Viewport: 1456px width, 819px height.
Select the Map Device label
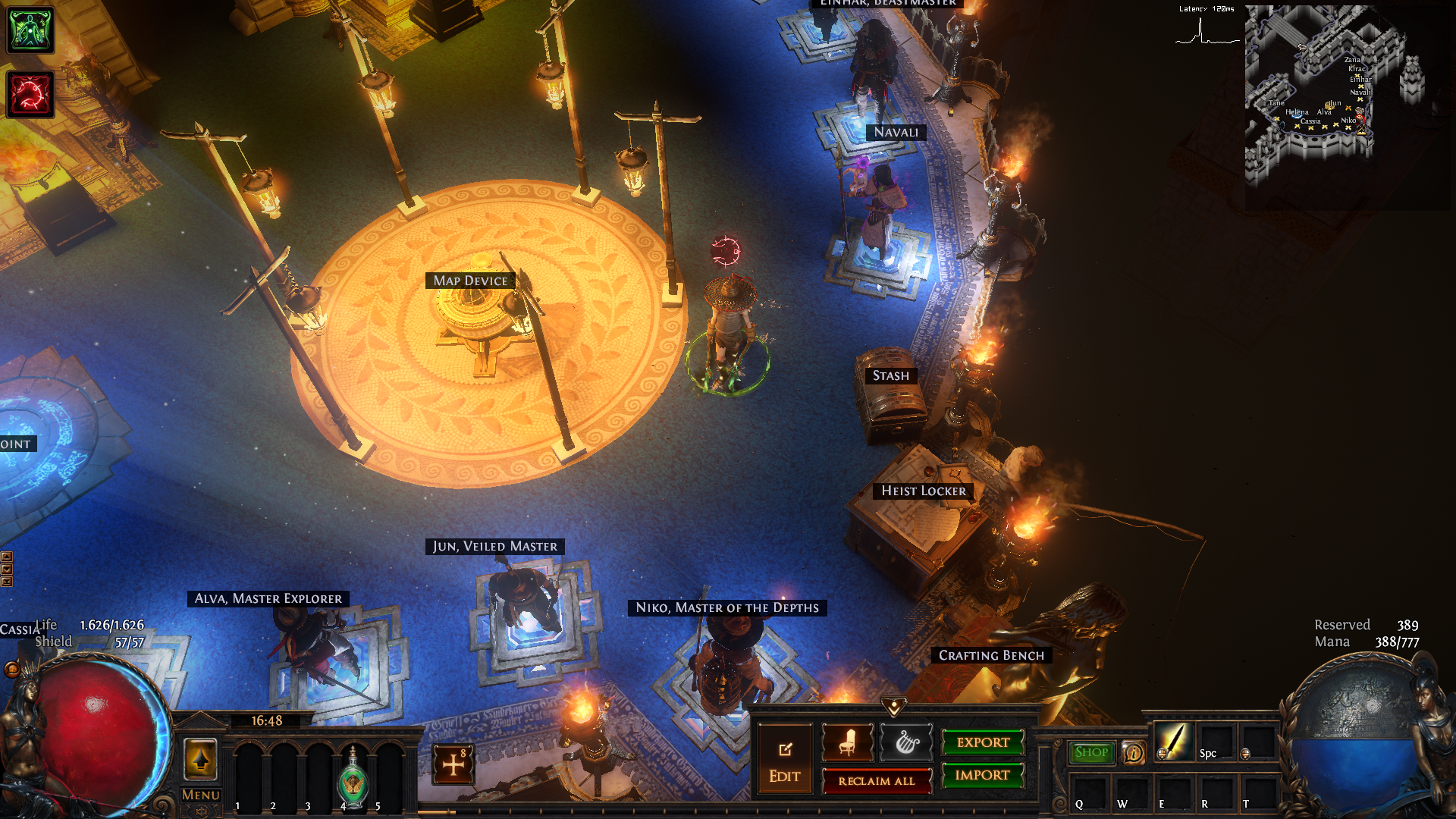(470, 281)
